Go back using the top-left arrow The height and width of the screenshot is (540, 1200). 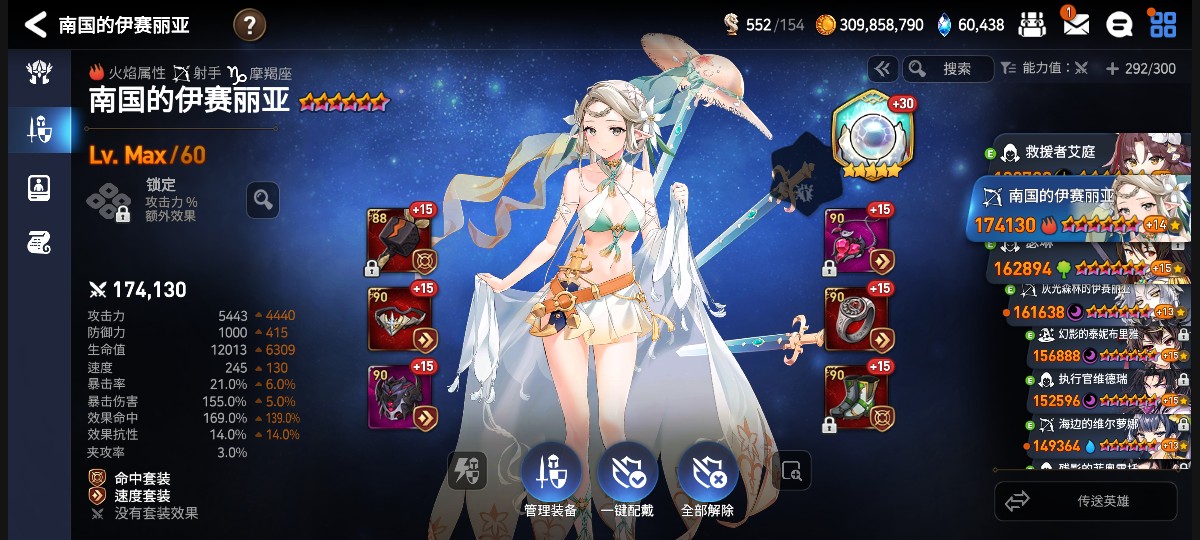pyautogui.click(x=35, y=25)
